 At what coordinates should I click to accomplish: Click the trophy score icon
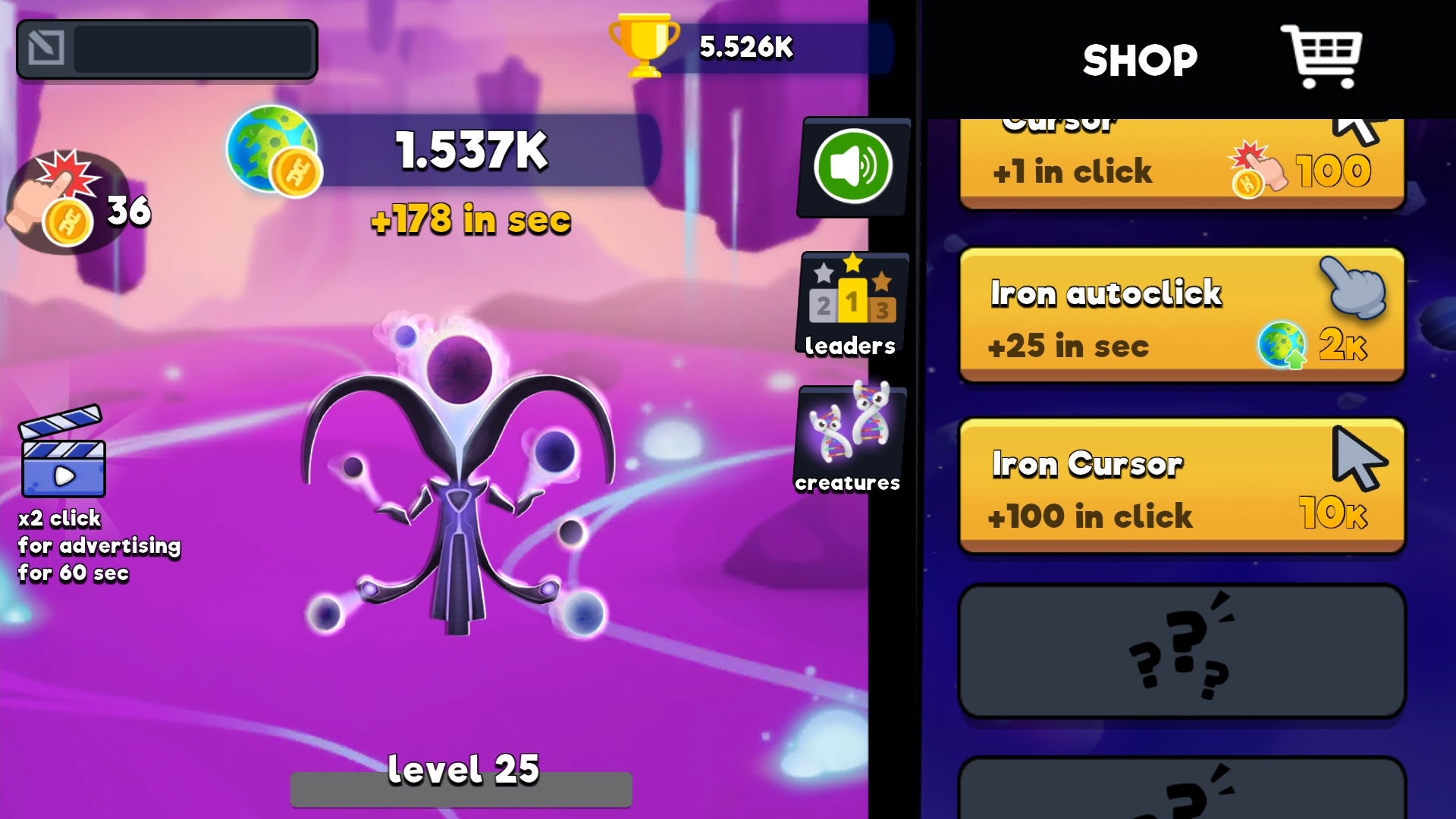point(644,48)
